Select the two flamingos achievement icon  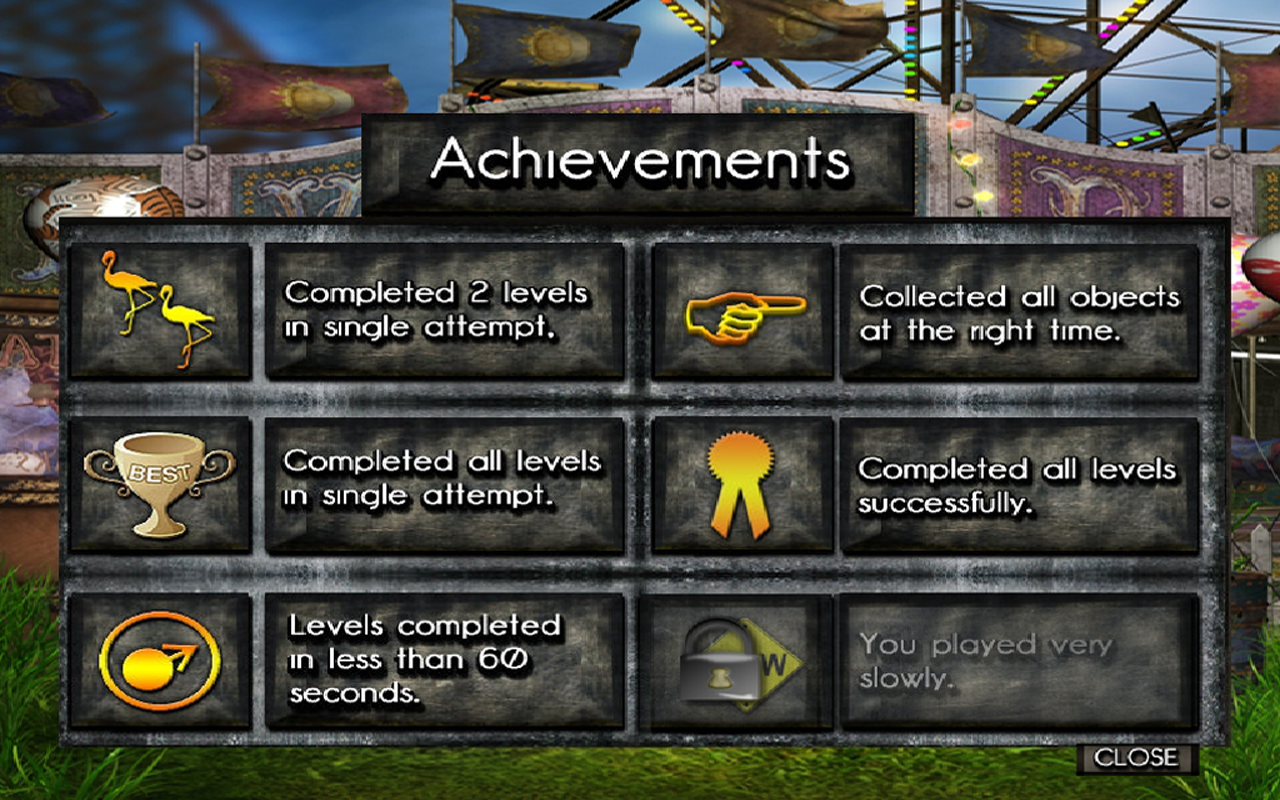(x=159, y=310)
